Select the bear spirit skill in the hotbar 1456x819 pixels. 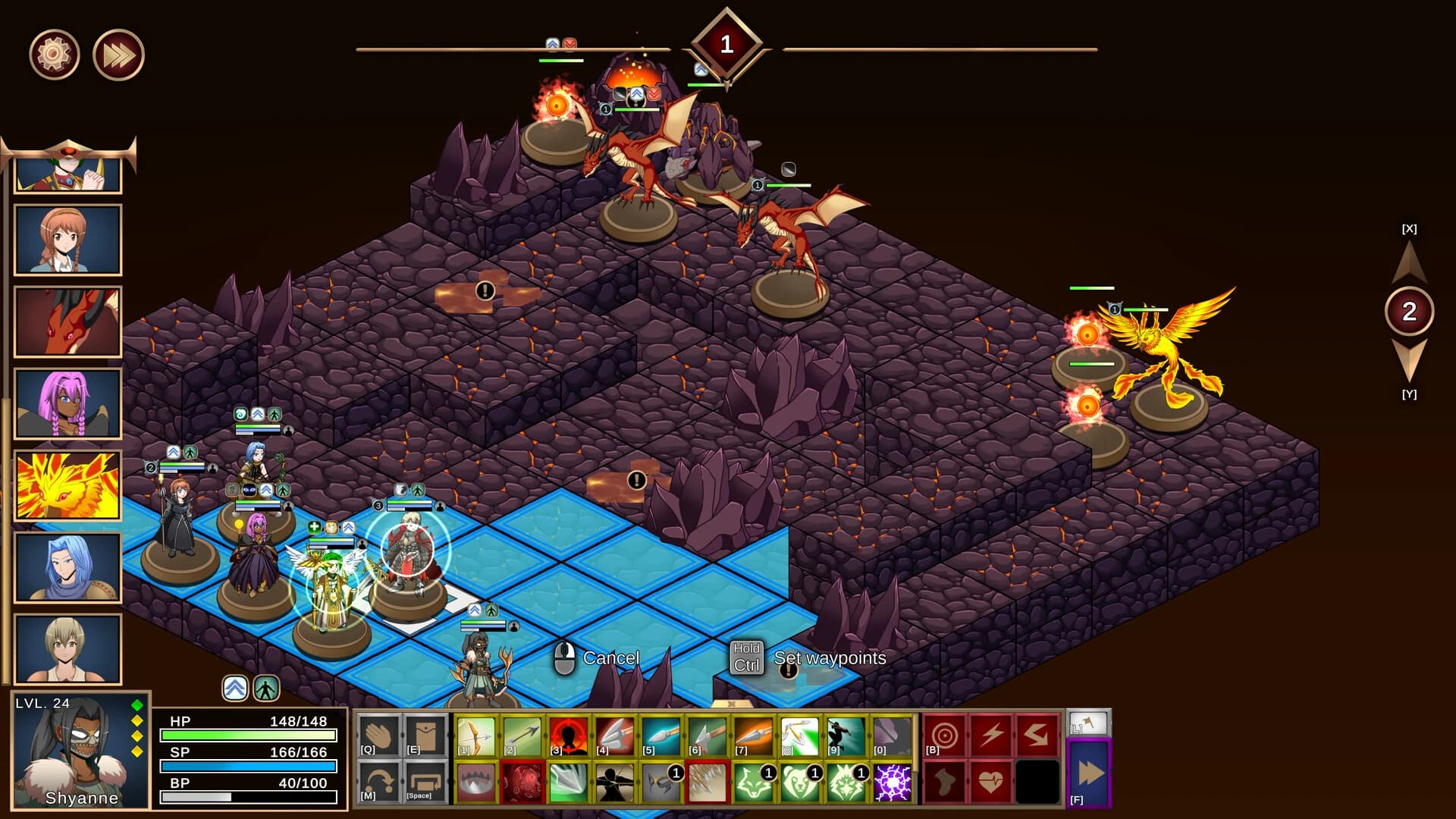tap(800, 783)
